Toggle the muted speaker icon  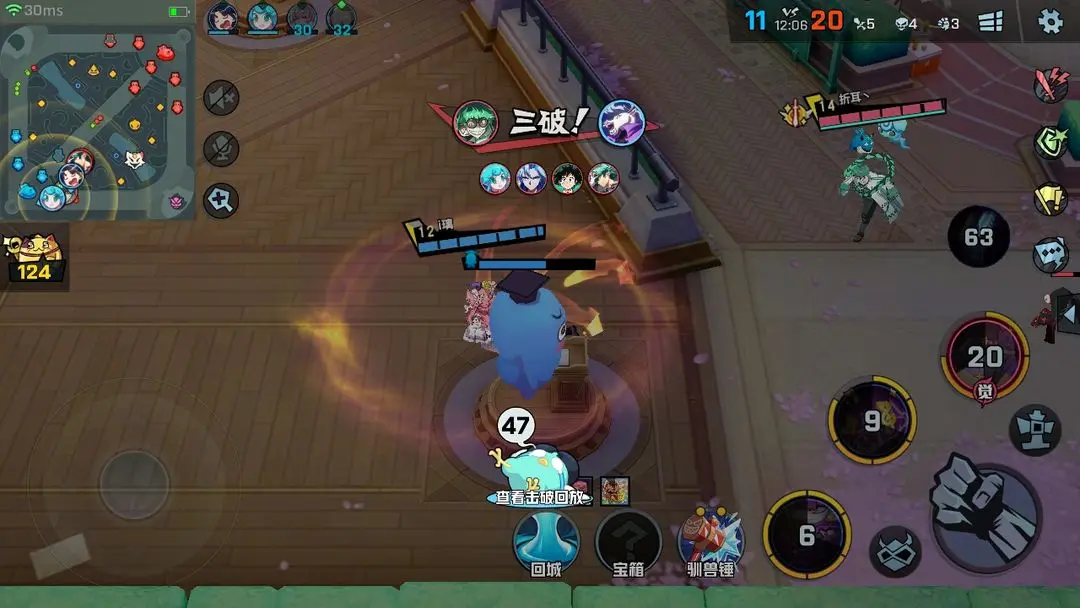[x=220, y=98]
